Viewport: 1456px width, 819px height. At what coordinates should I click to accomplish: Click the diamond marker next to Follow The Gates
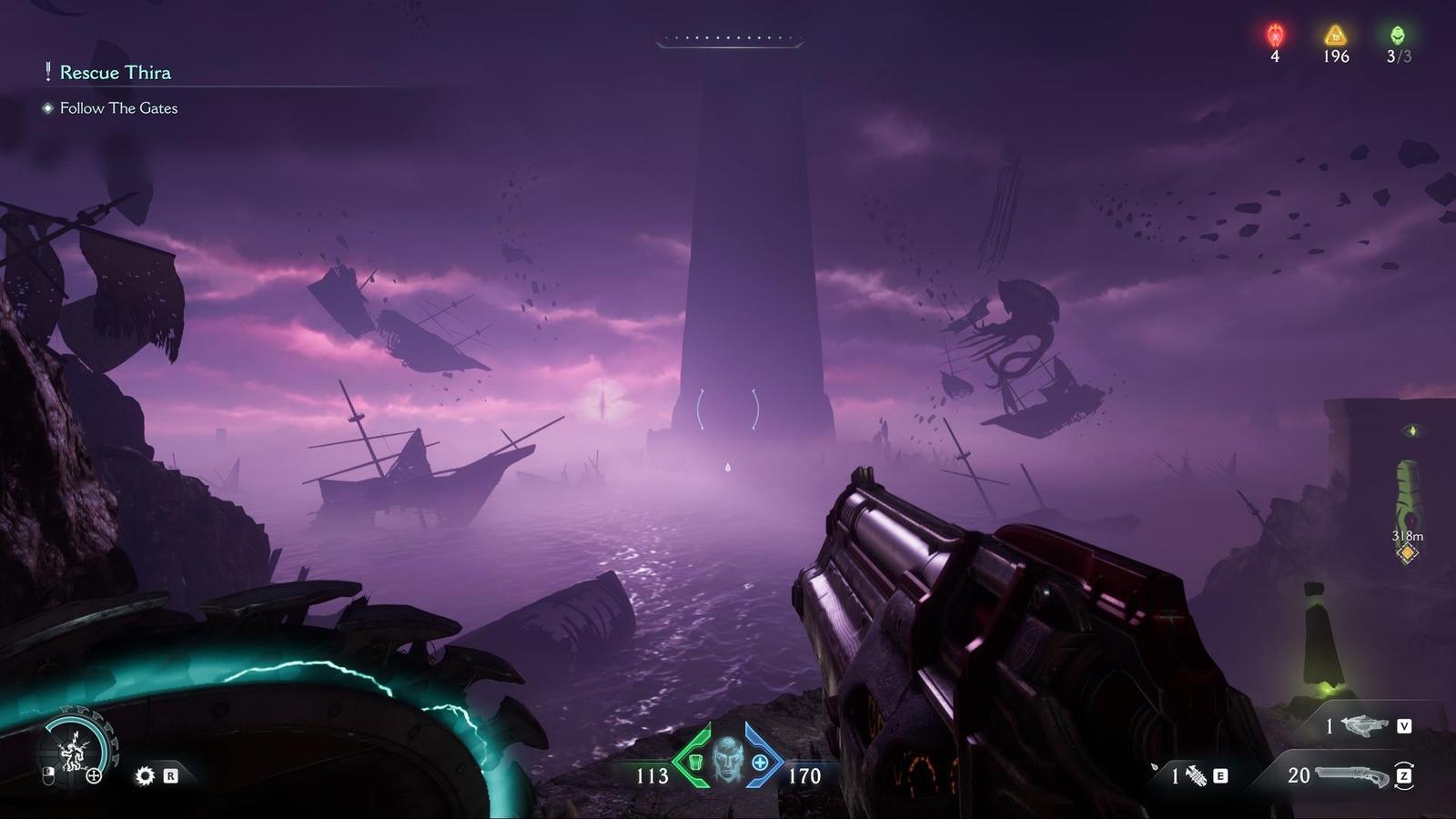pos(45,107)
